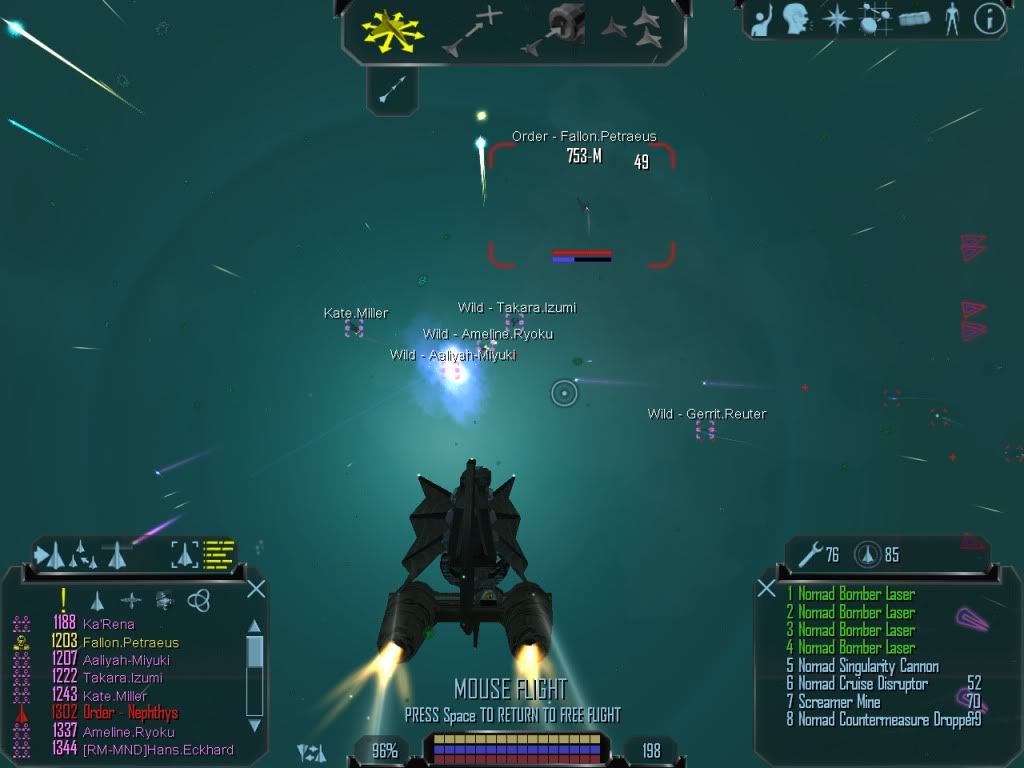Screen dimensions: 1024x768
Task: Show the important contacts exclamation tab
Action: pos(64,599)
